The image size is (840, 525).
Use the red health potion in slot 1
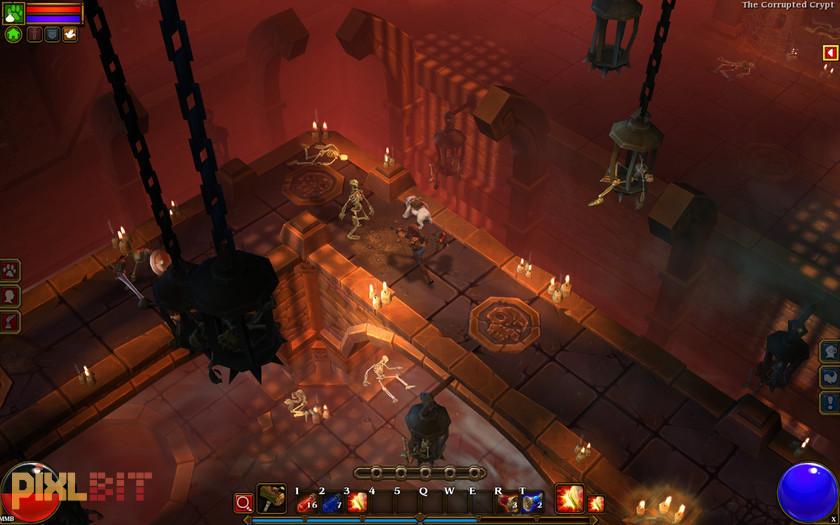point(305,503)
